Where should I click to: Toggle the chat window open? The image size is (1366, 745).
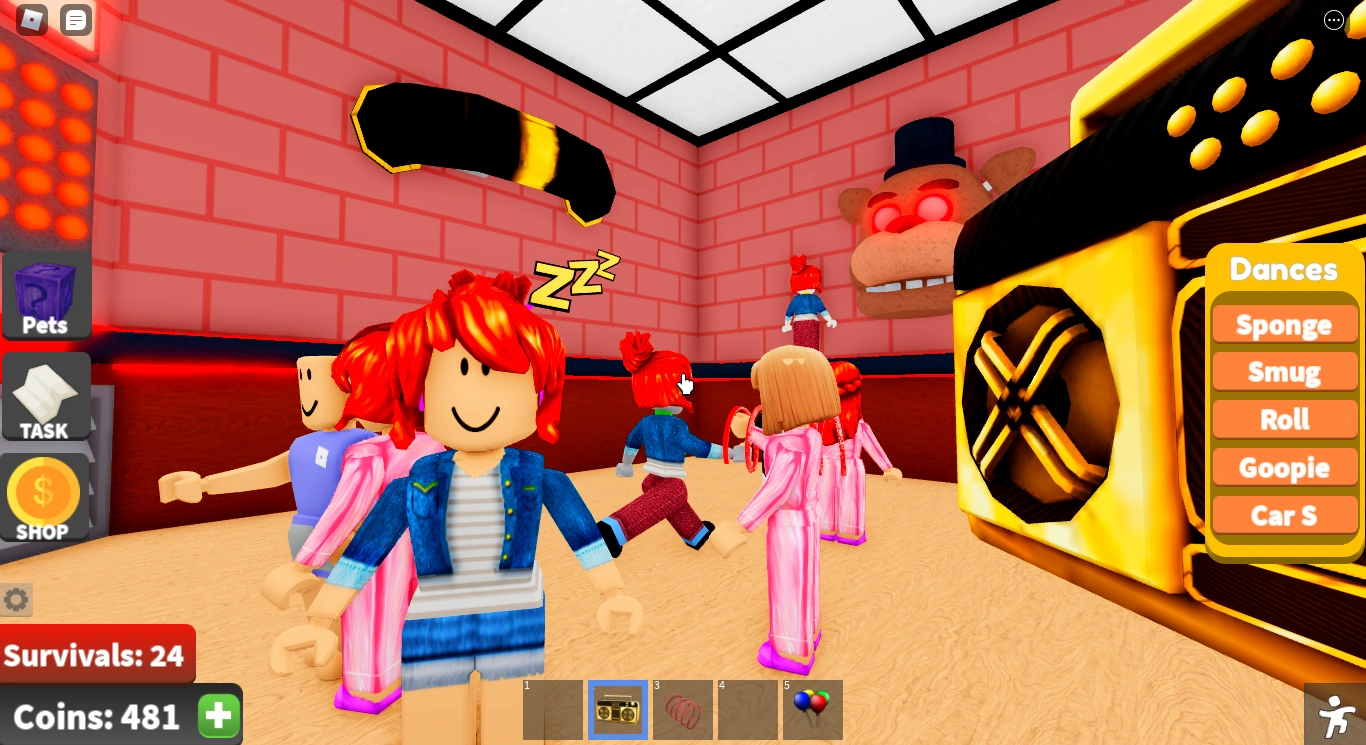tap(75, 19)
